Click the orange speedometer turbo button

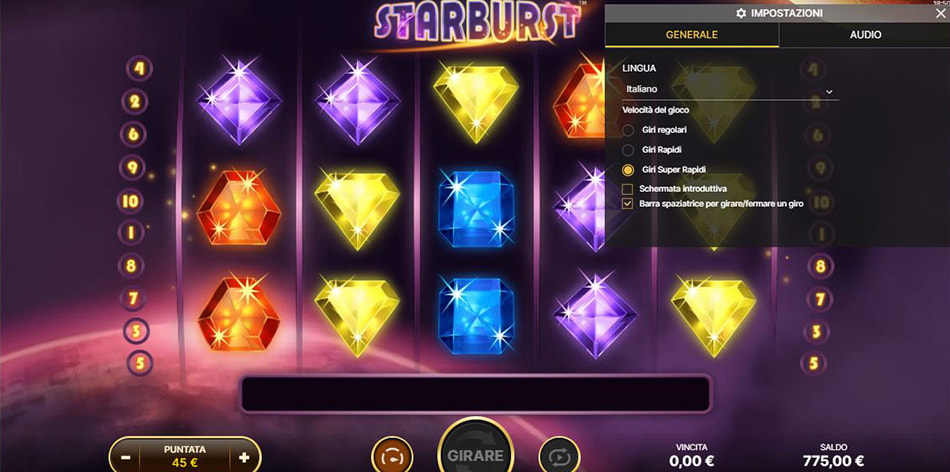[x=392, y=456]
